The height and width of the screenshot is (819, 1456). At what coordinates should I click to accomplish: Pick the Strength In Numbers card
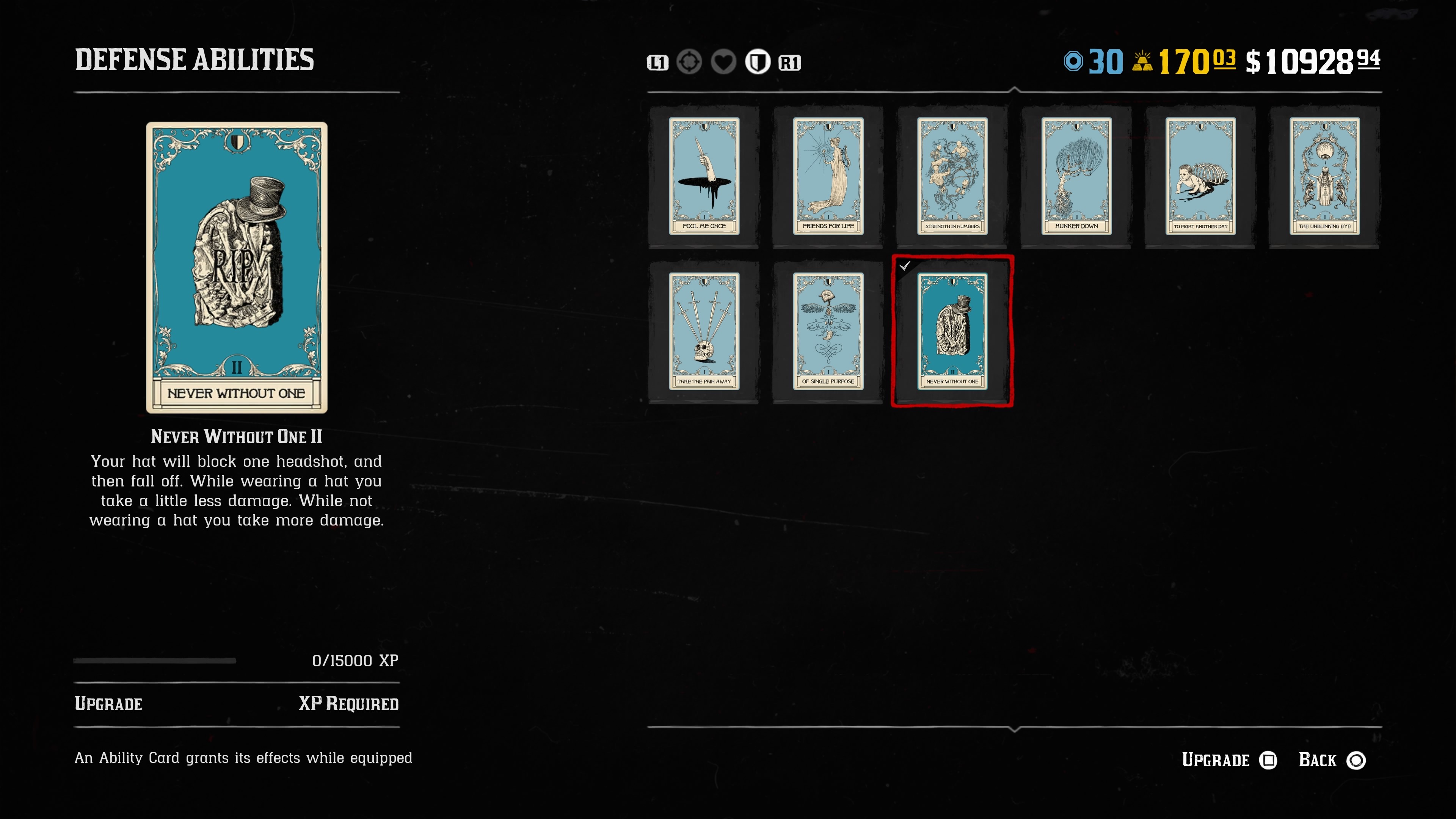coord(952,176)
